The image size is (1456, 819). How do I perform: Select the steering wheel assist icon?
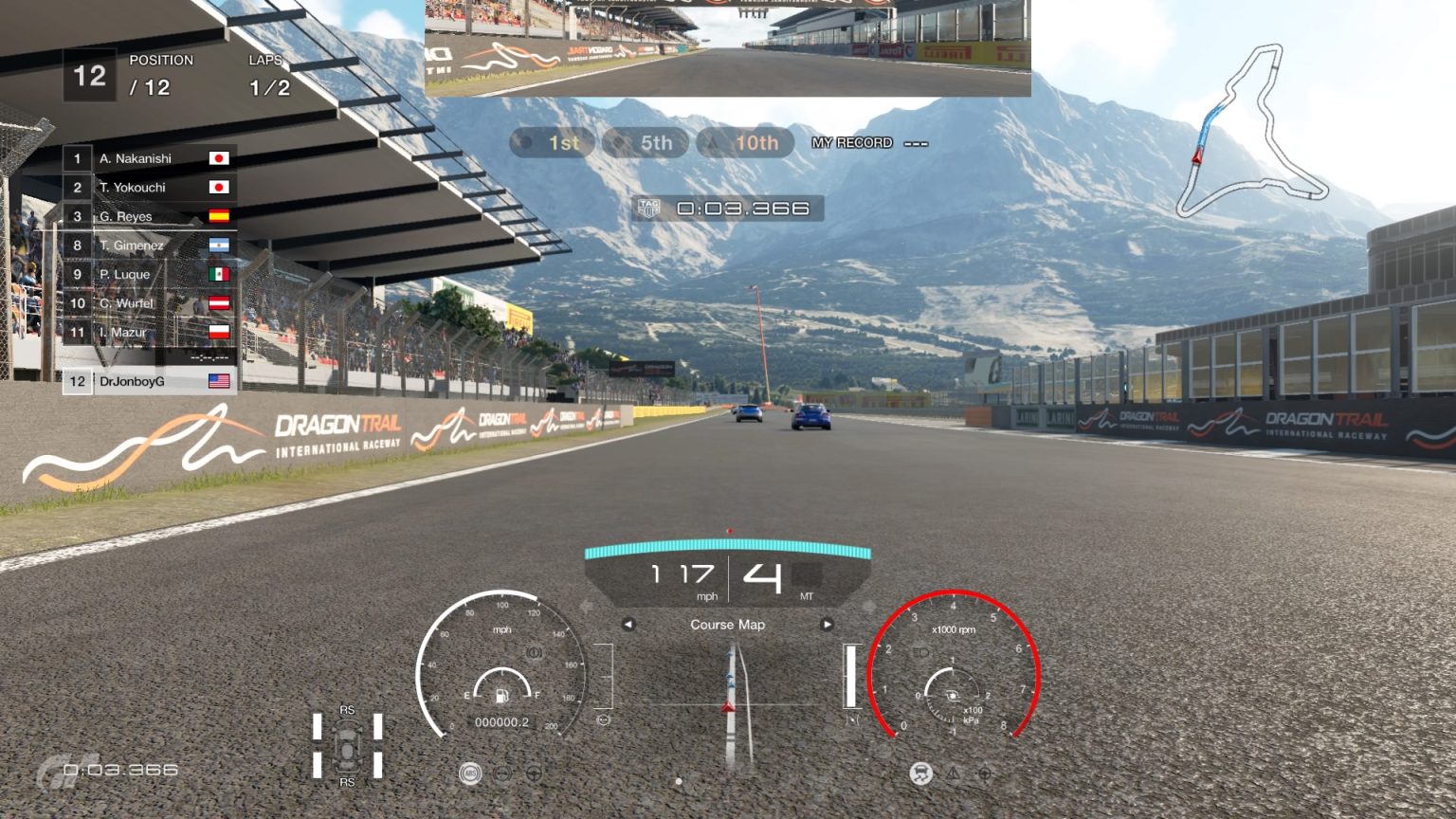tap(535, 774)
